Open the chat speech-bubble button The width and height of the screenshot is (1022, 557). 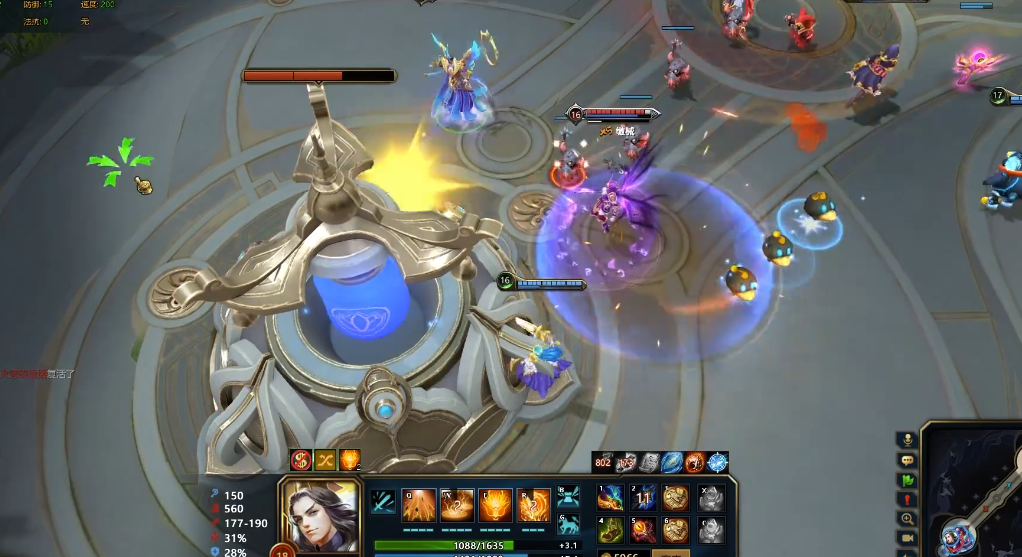coord(907,460)
